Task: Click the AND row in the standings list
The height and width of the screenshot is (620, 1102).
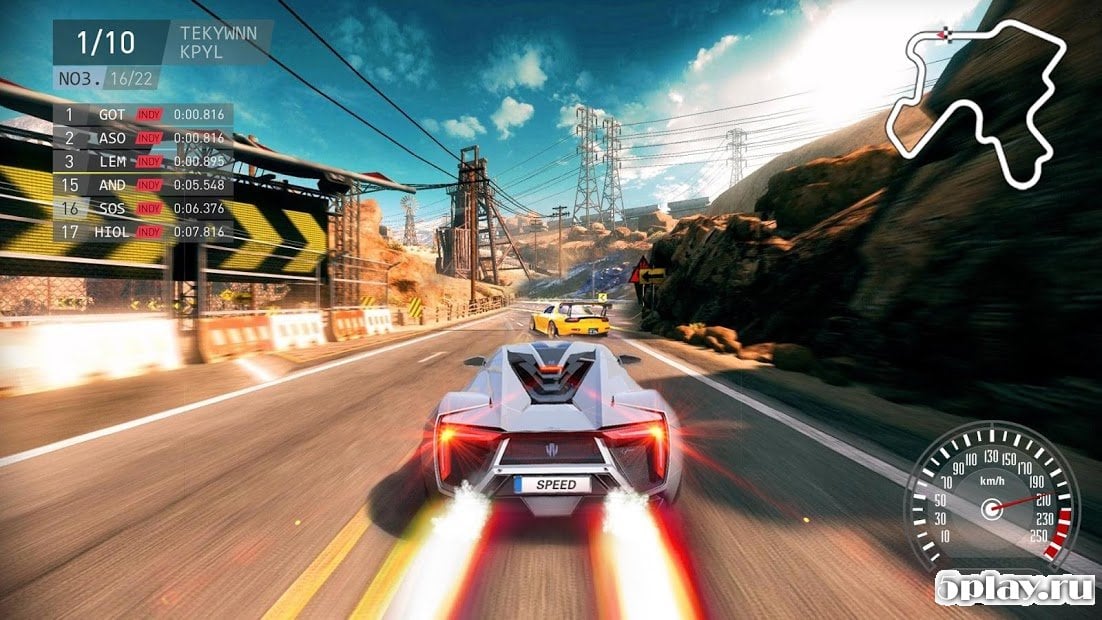Action: coord(145,185)
